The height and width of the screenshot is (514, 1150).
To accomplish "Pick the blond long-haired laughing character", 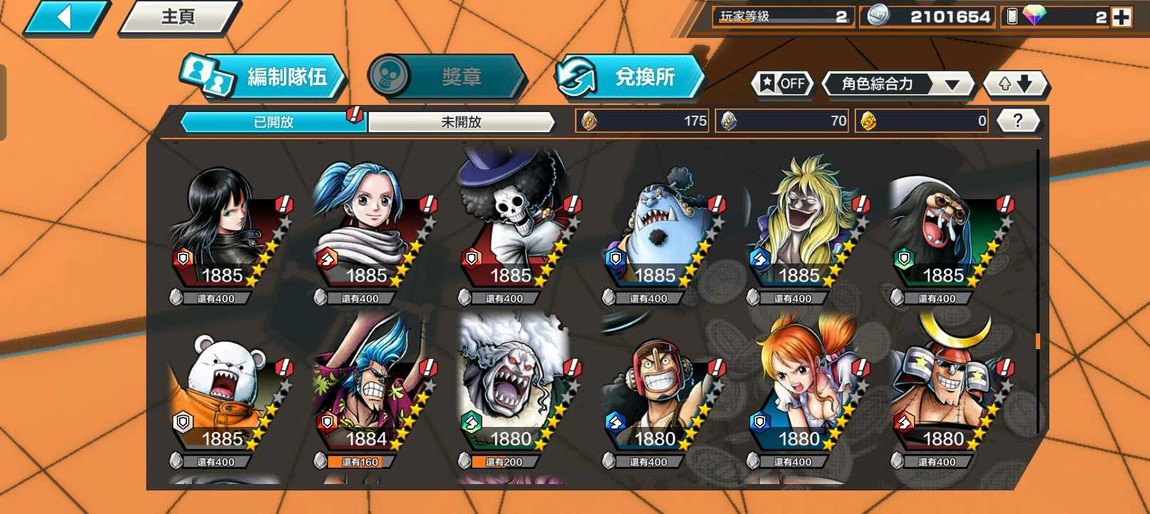I will pos(798,232).
